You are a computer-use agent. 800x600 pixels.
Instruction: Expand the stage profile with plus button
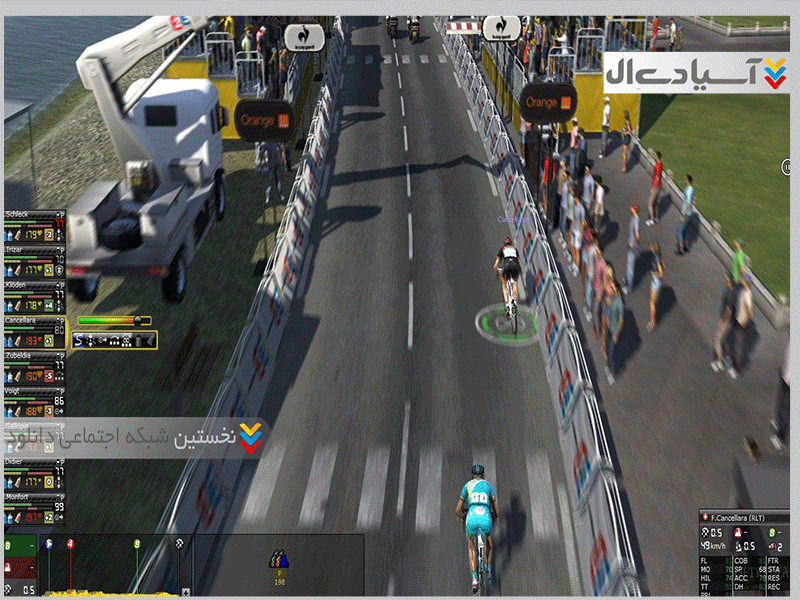click(186, 593)
